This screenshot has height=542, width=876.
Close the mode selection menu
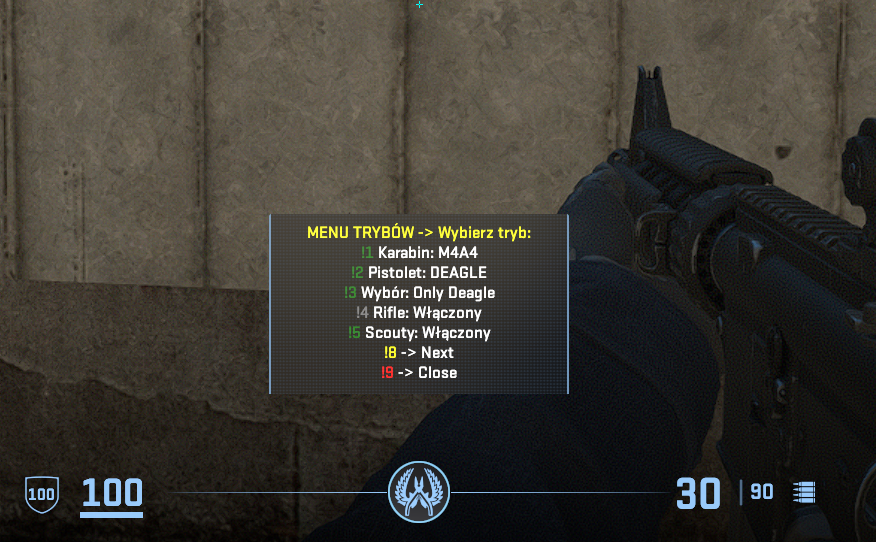[x=419, y=373]
